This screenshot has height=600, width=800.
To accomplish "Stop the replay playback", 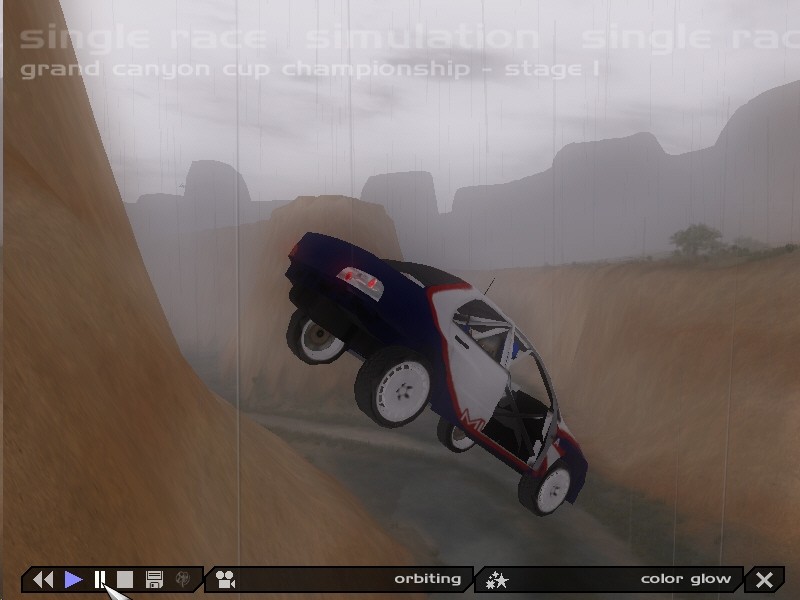I will point(125,579).
